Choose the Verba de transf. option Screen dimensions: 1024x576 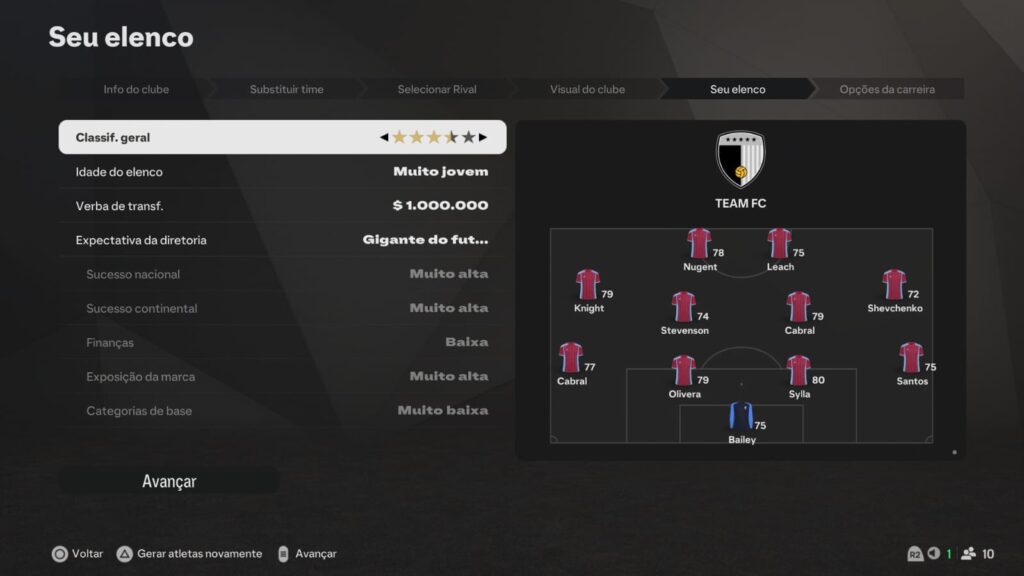tap(282, 206)
